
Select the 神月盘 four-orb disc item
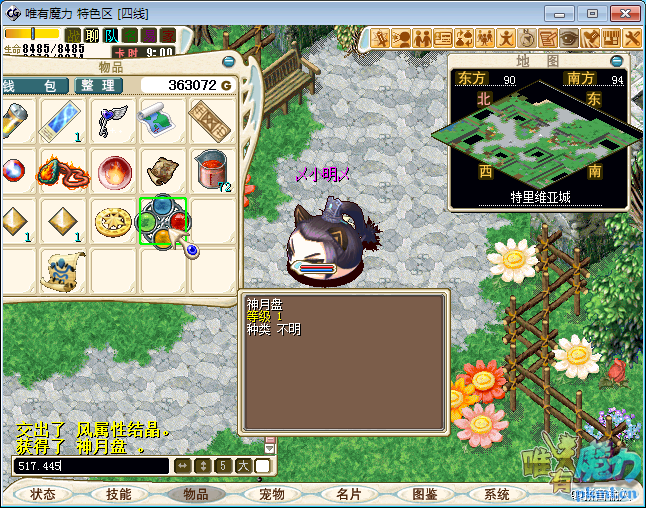tap(163, 221)
